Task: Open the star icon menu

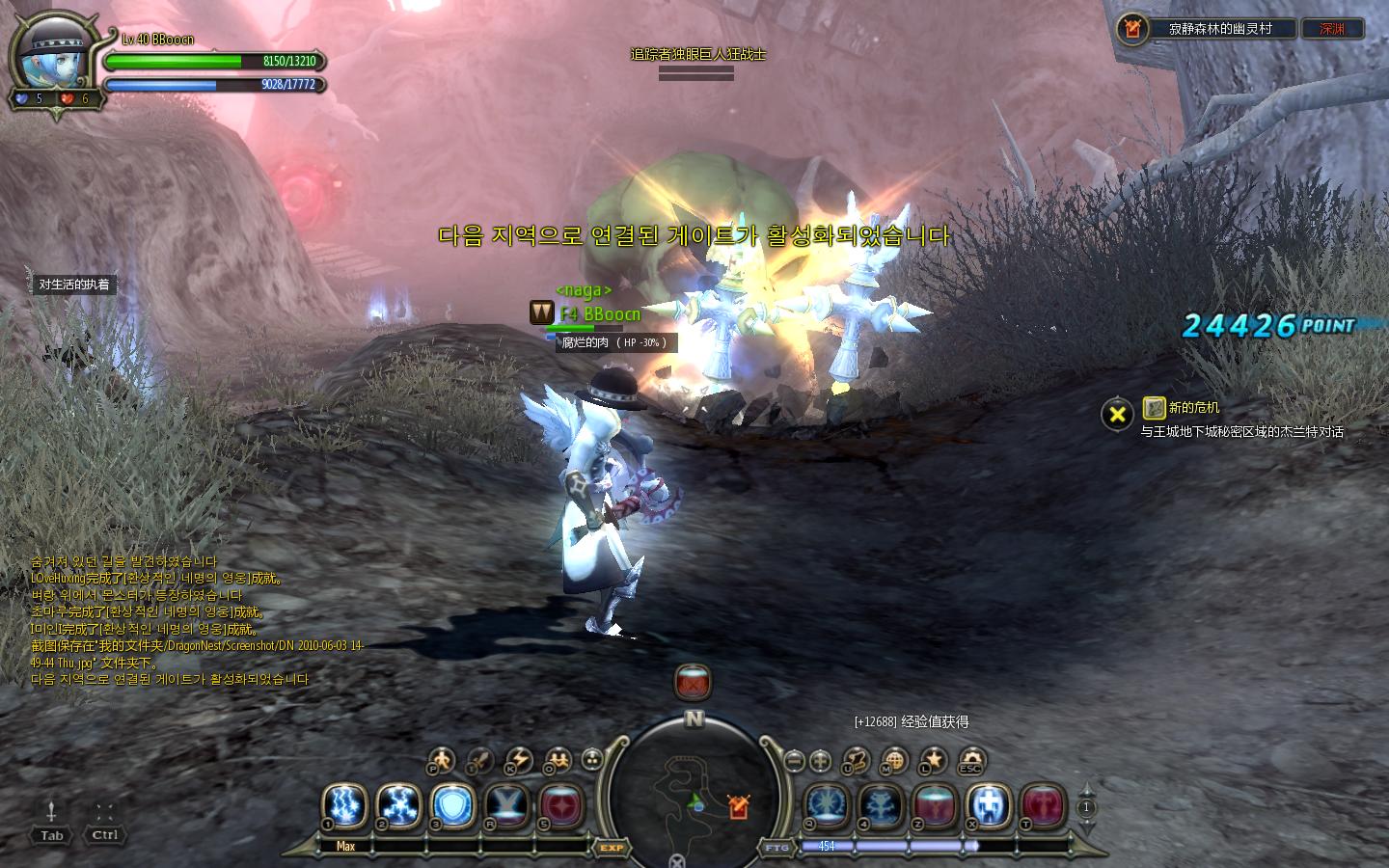Action: (932, 761)
